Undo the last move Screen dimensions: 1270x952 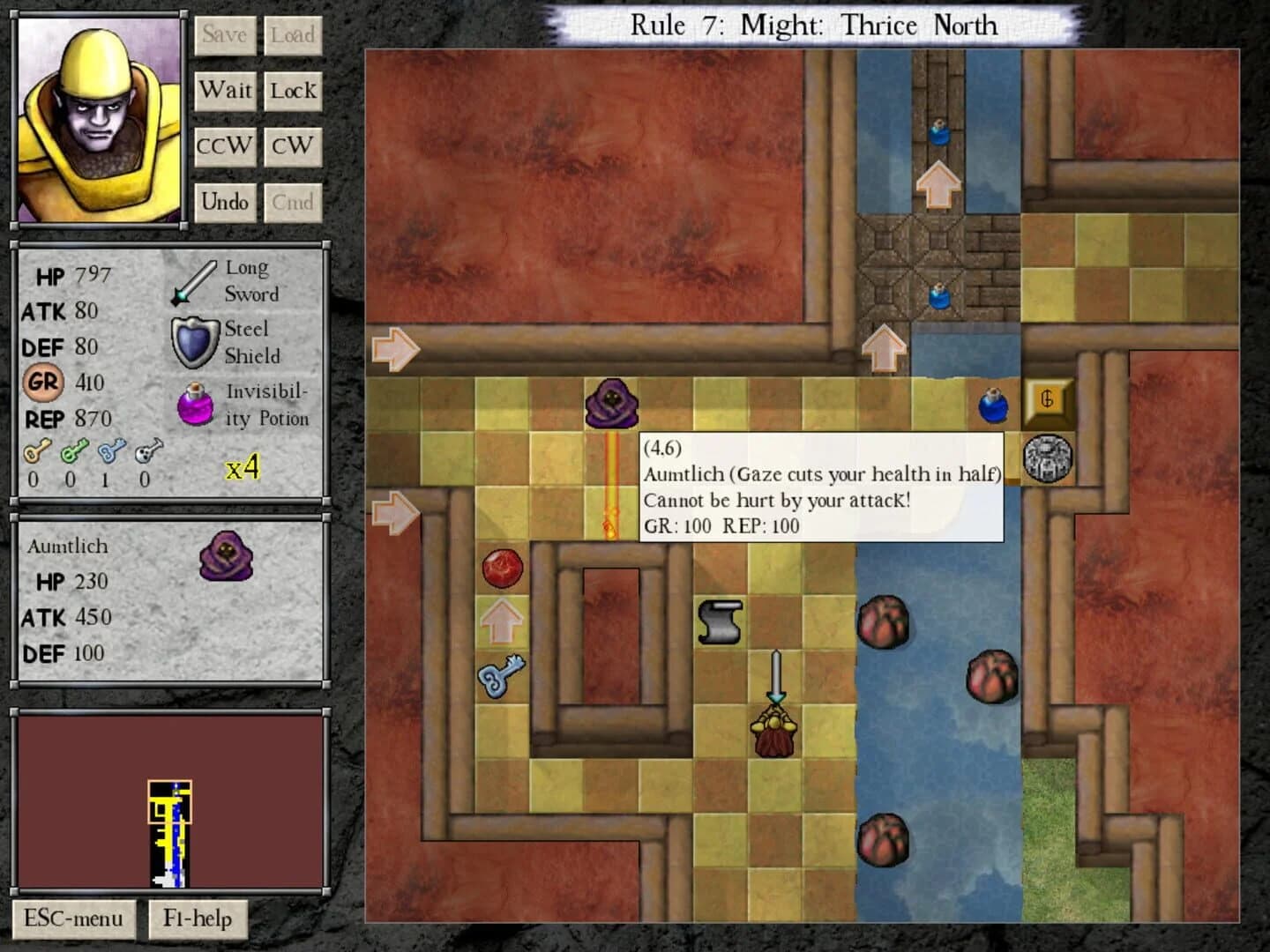pyautogui.click(x=225, y=202)
